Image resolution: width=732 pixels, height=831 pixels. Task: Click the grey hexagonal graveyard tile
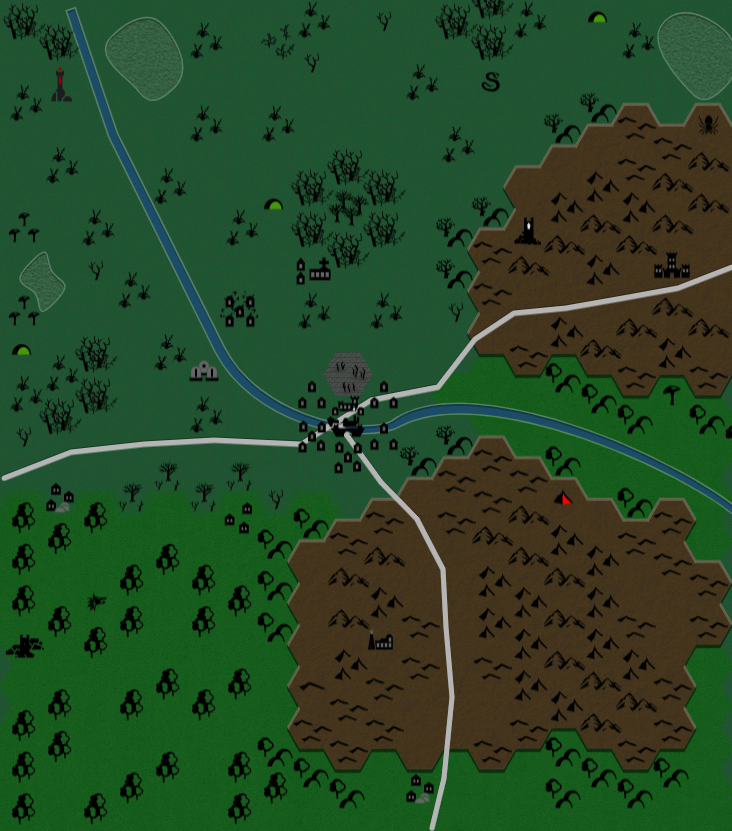(x=349, y=372)
